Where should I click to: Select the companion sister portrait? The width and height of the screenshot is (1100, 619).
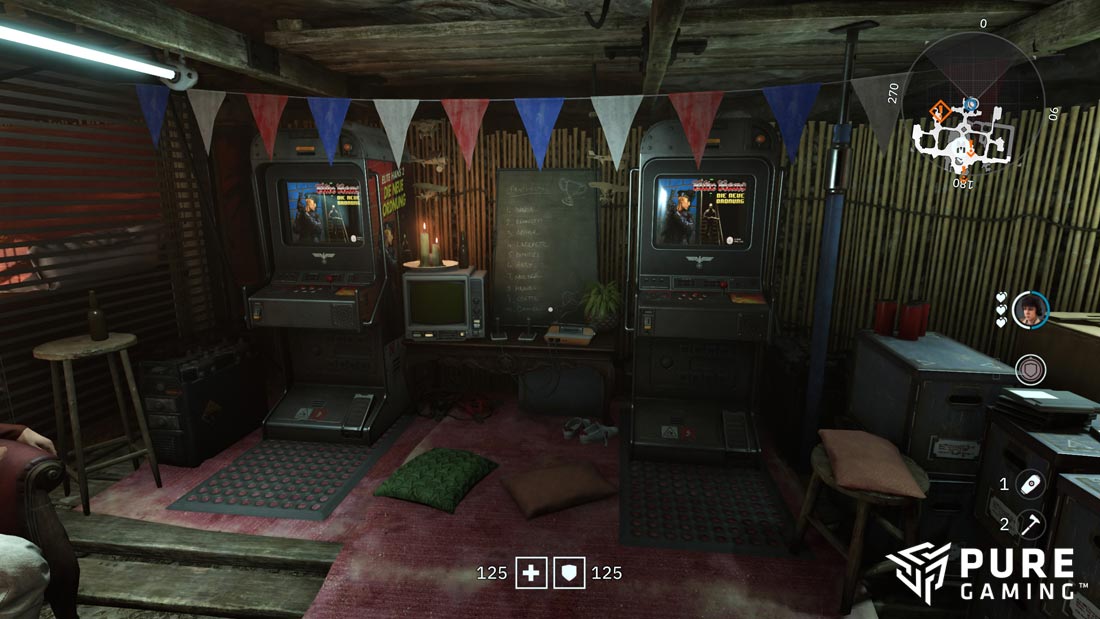pyautogui.click(x=1030, y=309)
